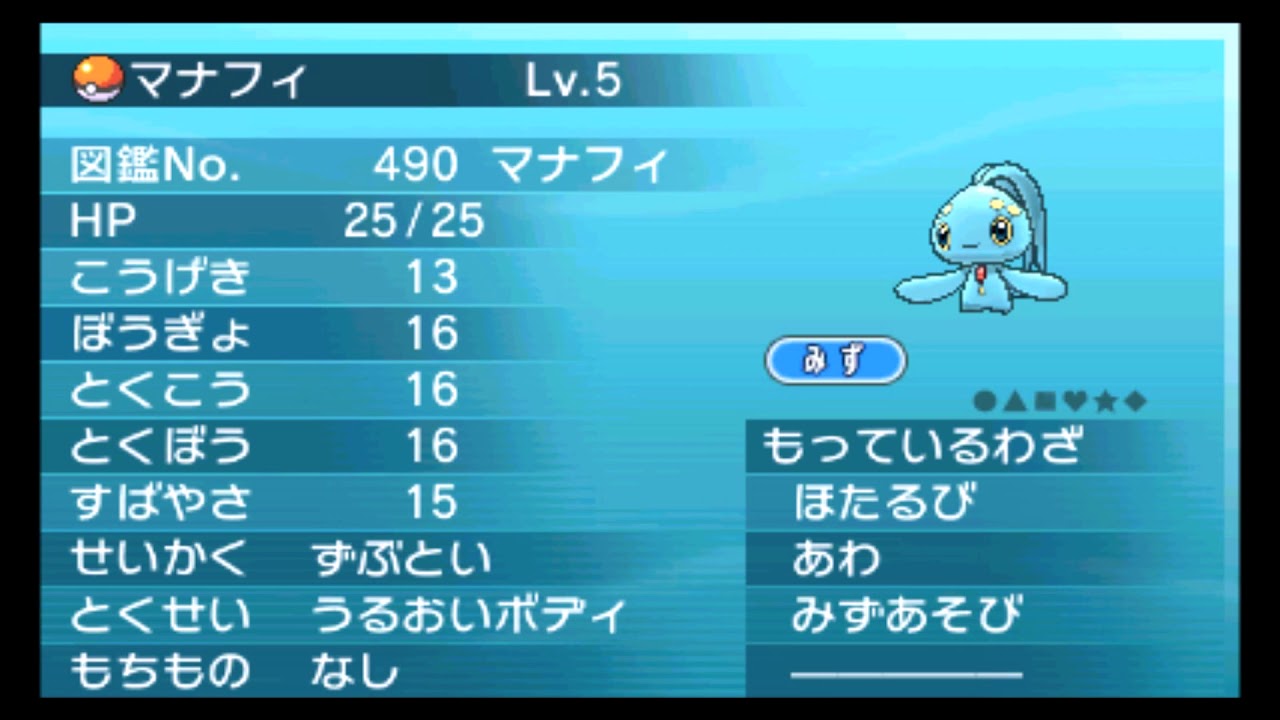Toggle the star marking on
The width and height of the screenshot is (1280, 720).
click(x=1104, y=400)
